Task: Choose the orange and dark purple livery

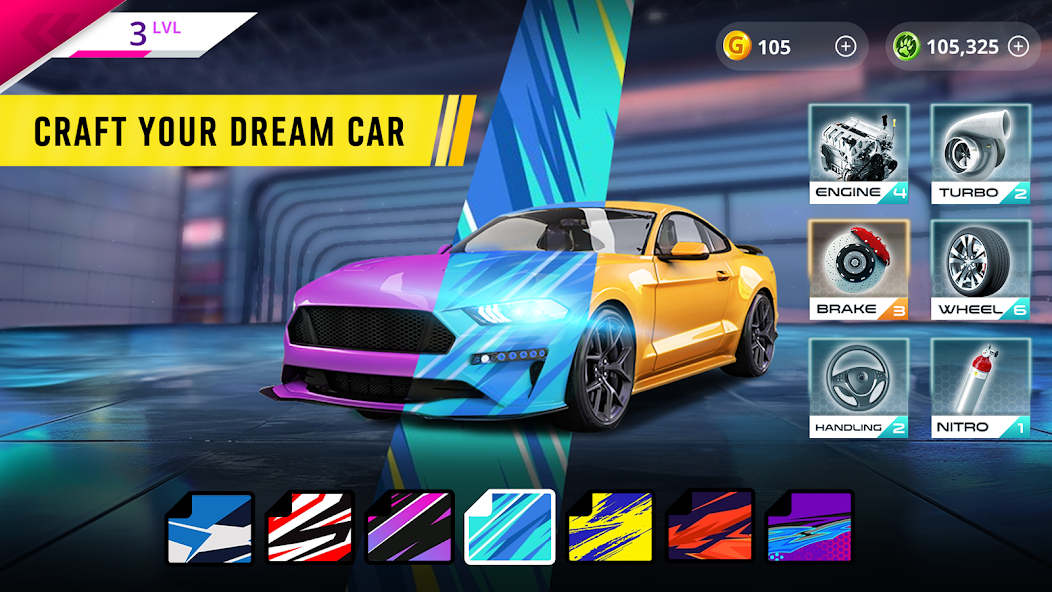Action: tap(710, 527)
